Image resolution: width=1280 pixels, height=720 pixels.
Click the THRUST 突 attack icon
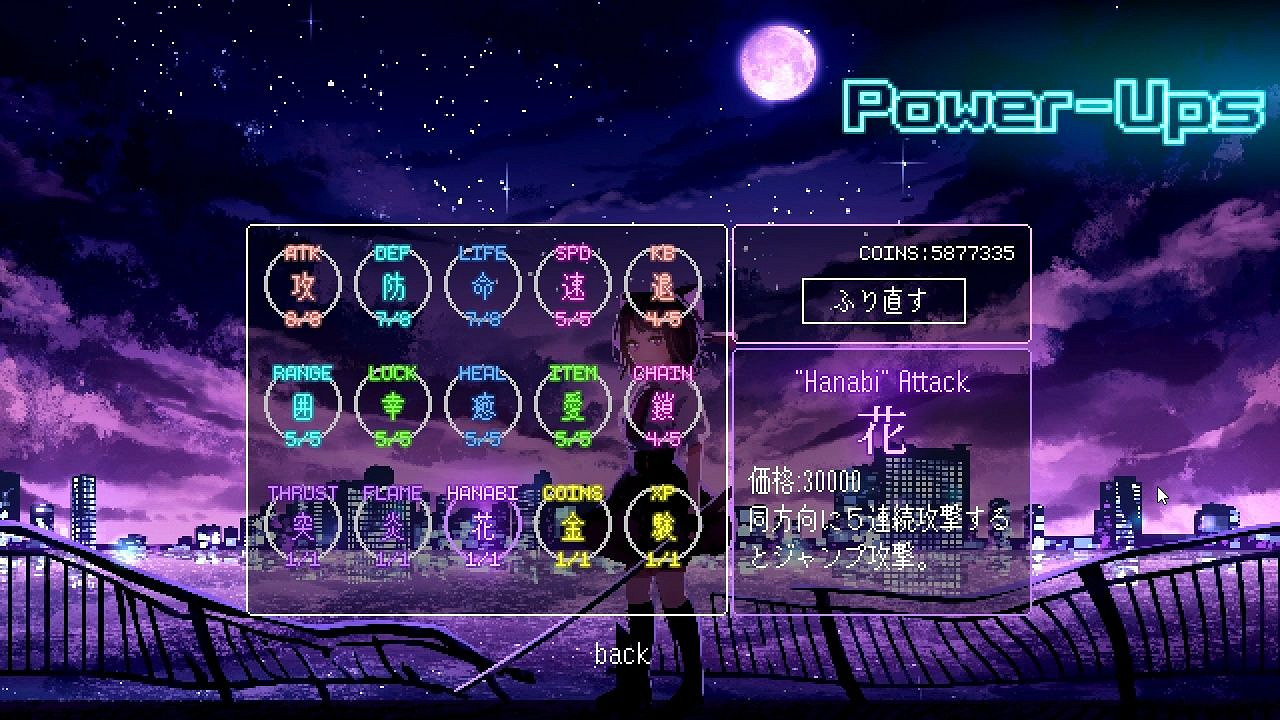coord(302,523)
